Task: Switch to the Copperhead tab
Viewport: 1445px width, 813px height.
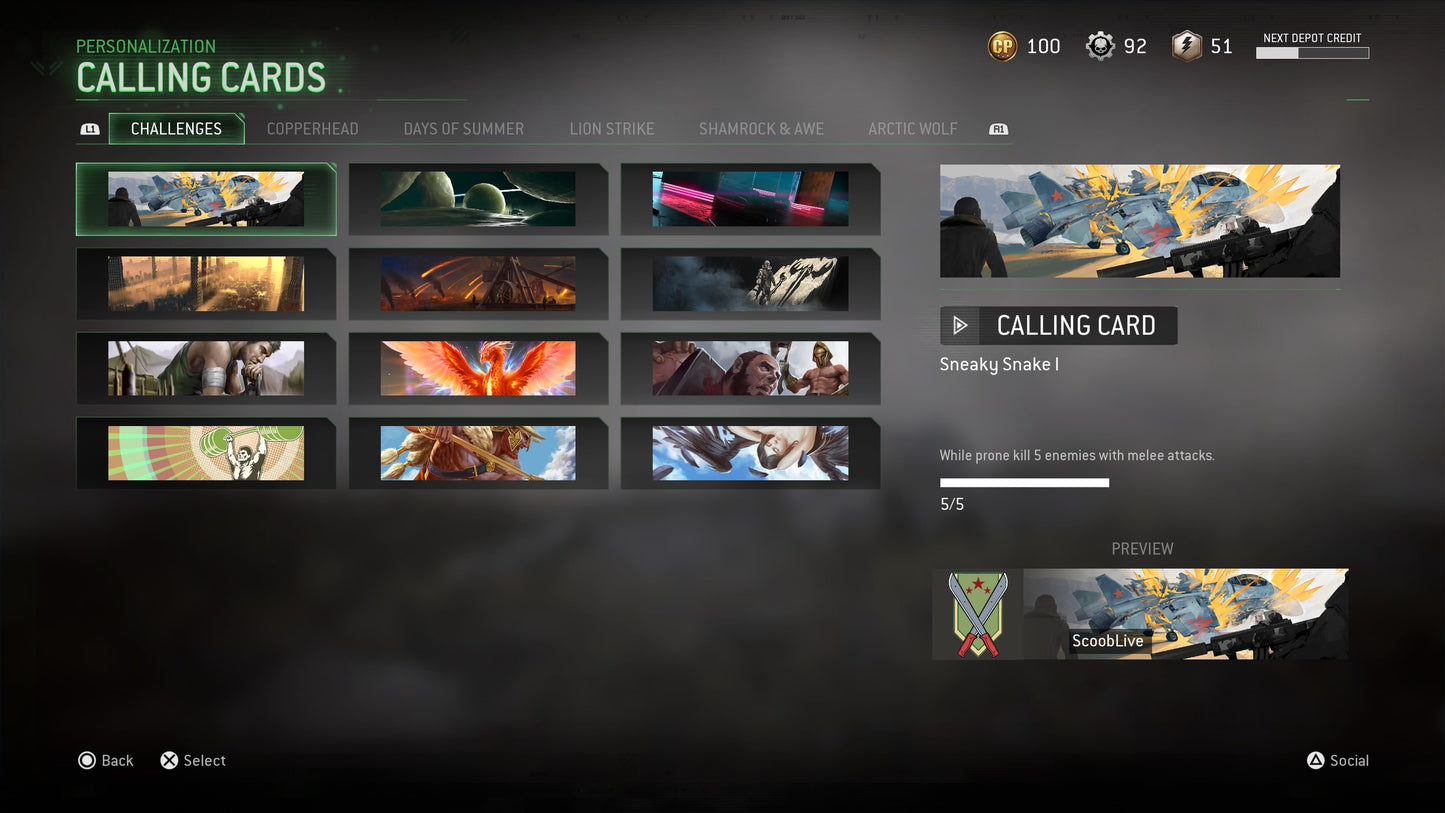Action: pyautogui.click(x=311, y=129)
